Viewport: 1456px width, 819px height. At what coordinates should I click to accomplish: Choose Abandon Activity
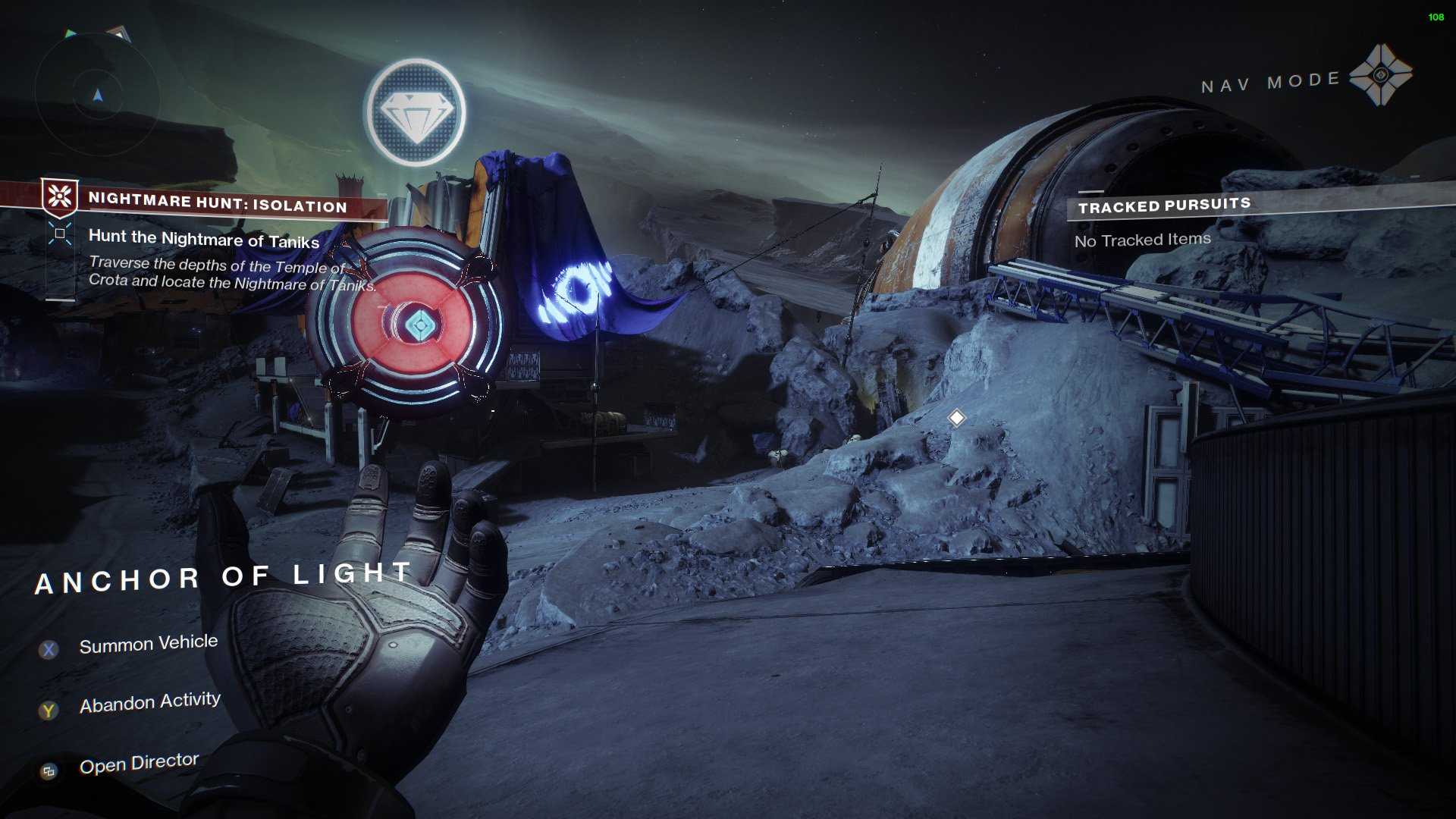click(149, 703)
